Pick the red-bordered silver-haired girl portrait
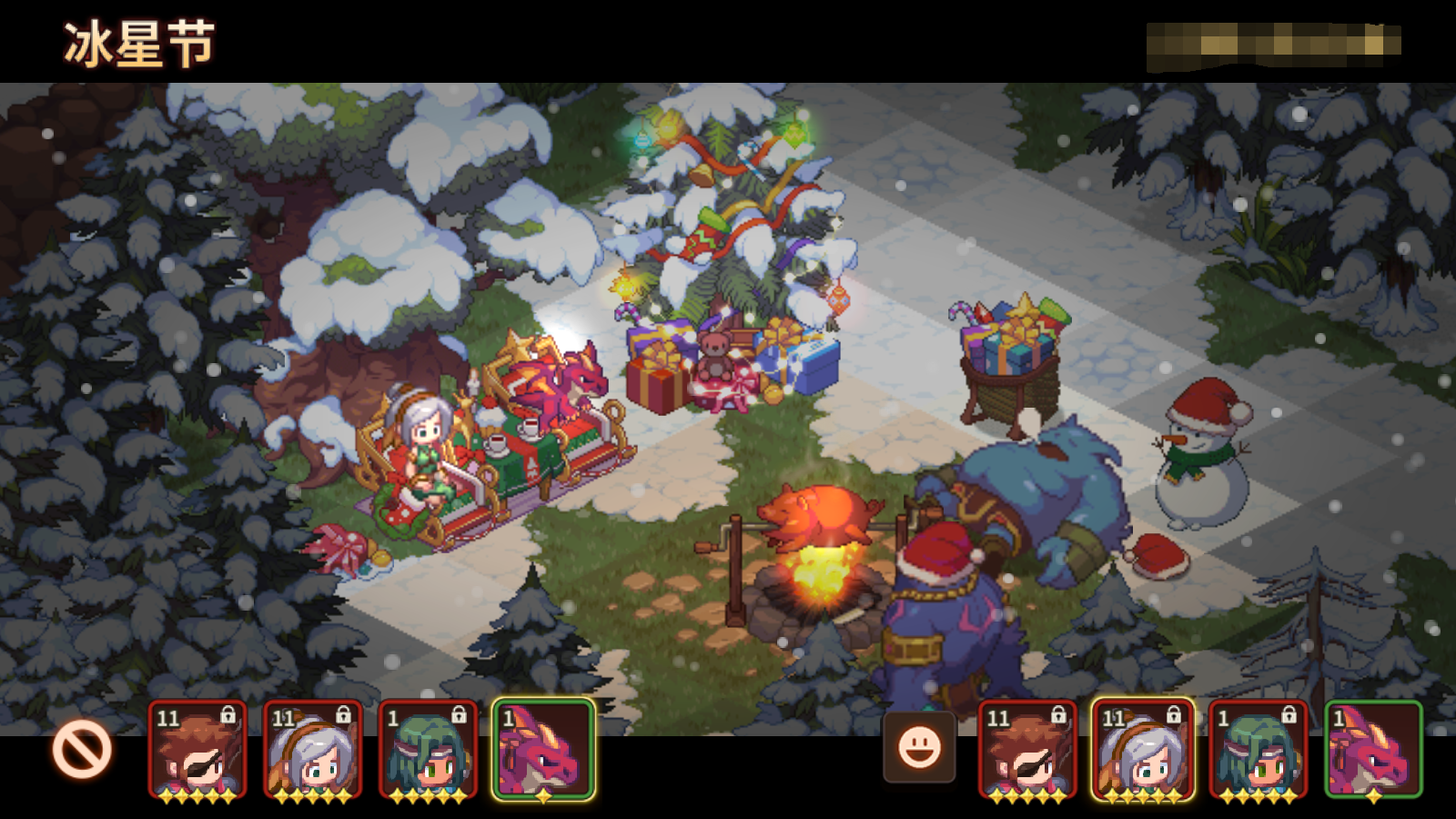Screen dimensions: 1456x819 [x=312, y=751]
